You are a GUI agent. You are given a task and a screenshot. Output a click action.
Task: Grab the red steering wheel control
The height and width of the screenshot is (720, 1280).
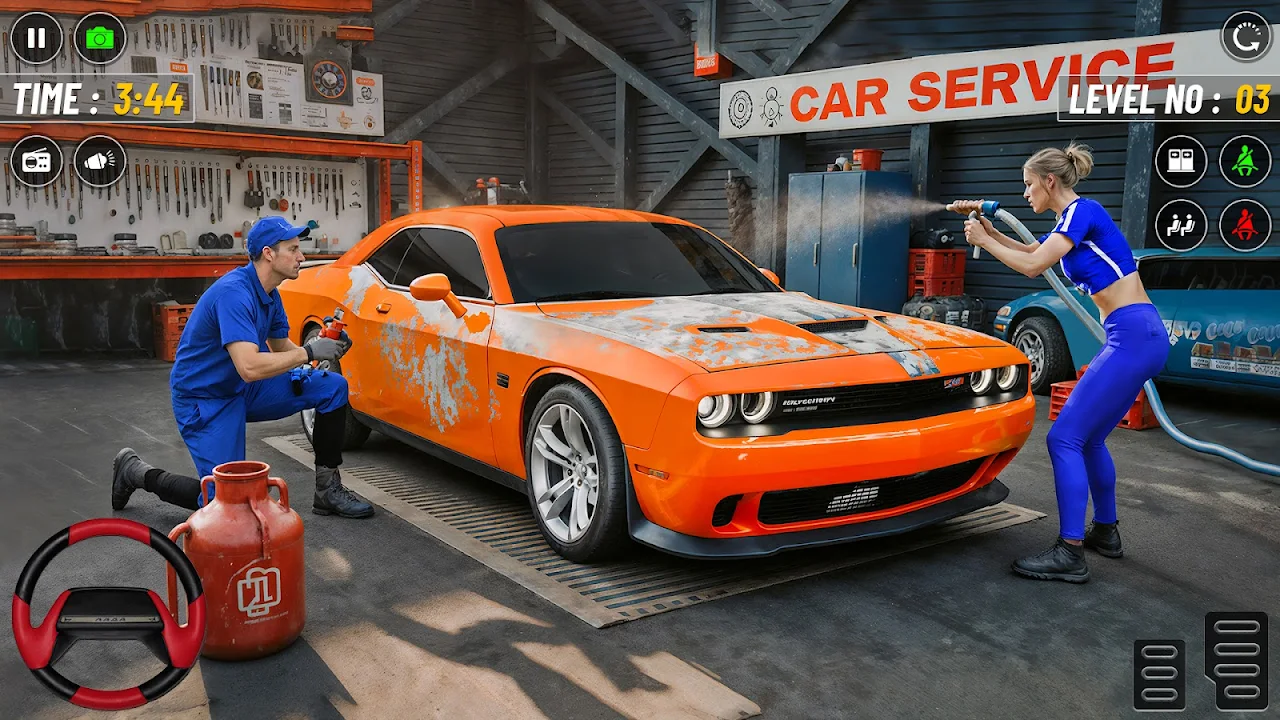click(x=109, y=613)
